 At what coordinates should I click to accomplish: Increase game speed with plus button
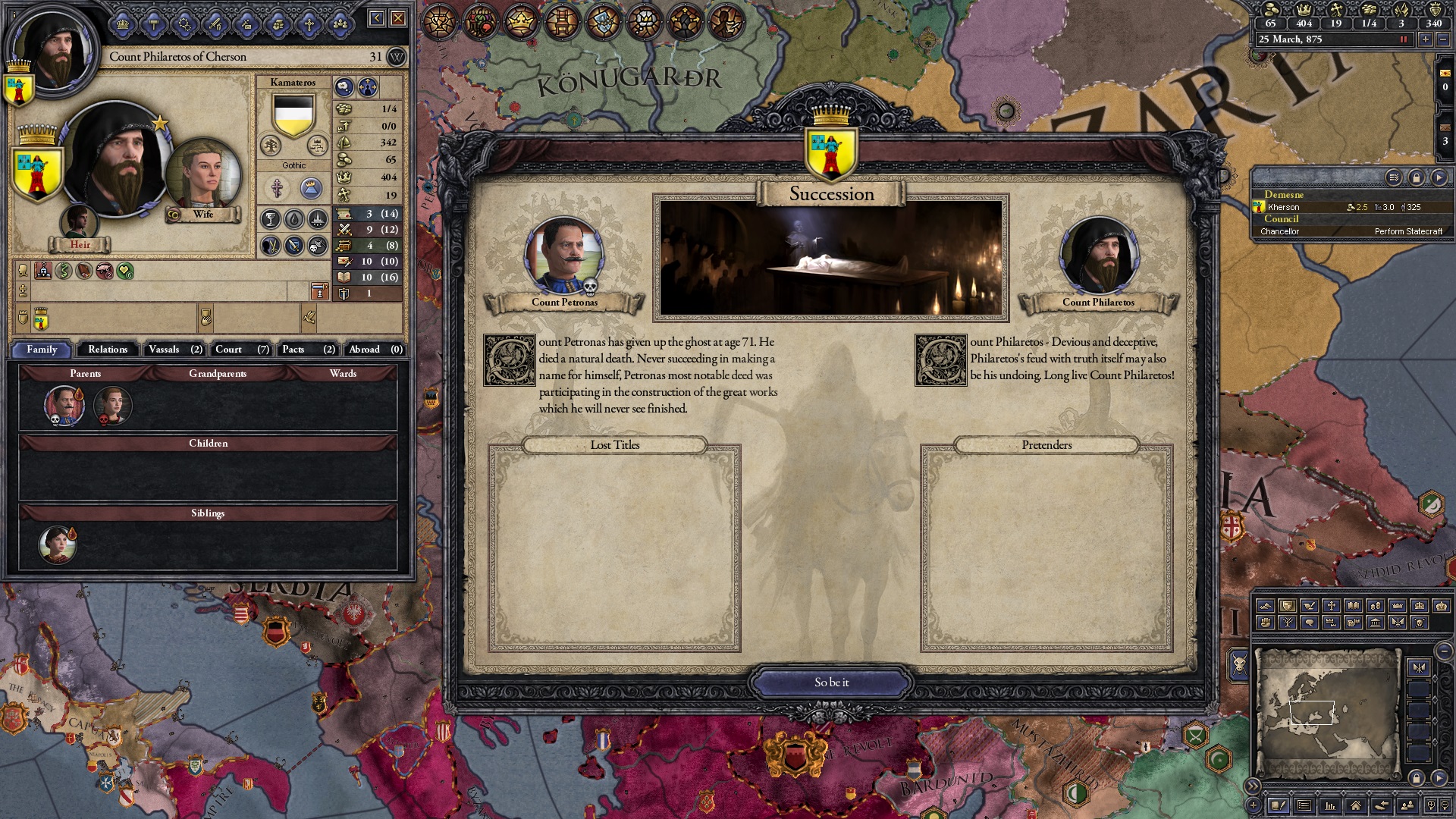(1426, 39)
